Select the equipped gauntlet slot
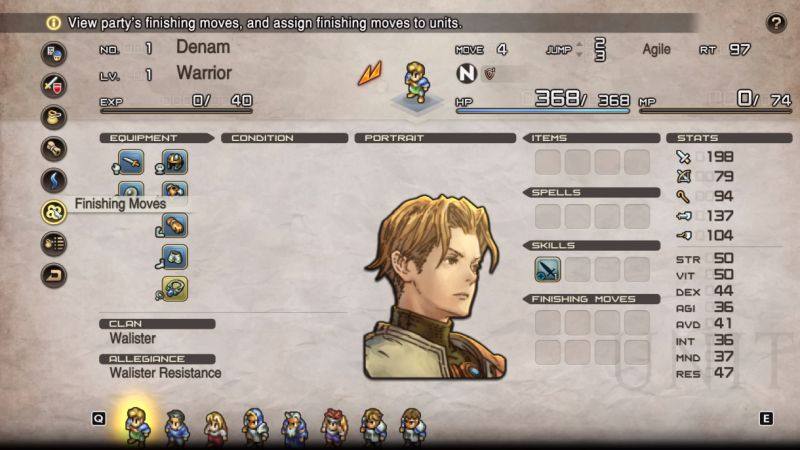The image size is (800, 450). 175,226
